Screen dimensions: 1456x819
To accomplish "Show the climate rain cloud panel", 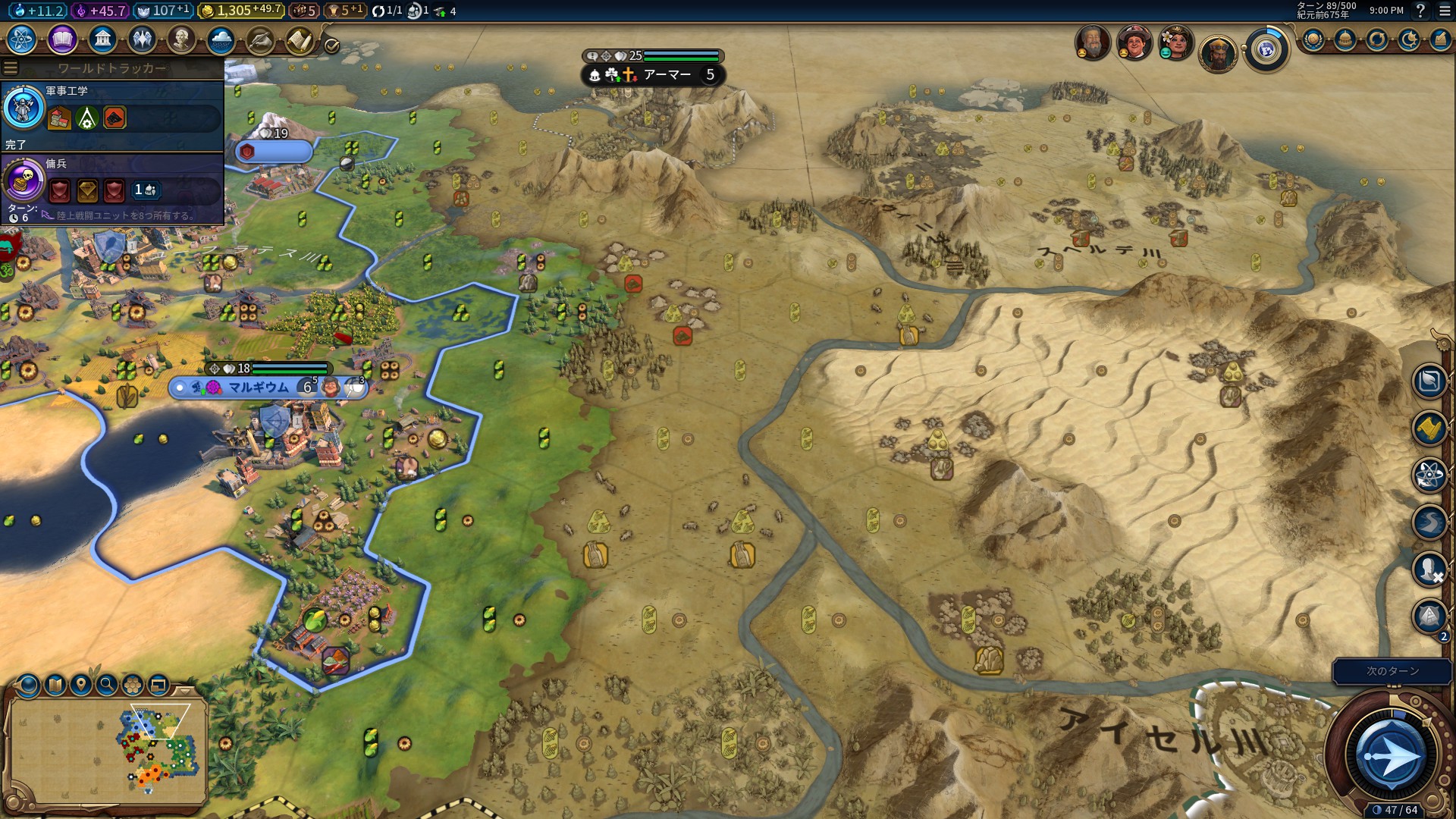I will pyautogui.click(x=221, y=39).
